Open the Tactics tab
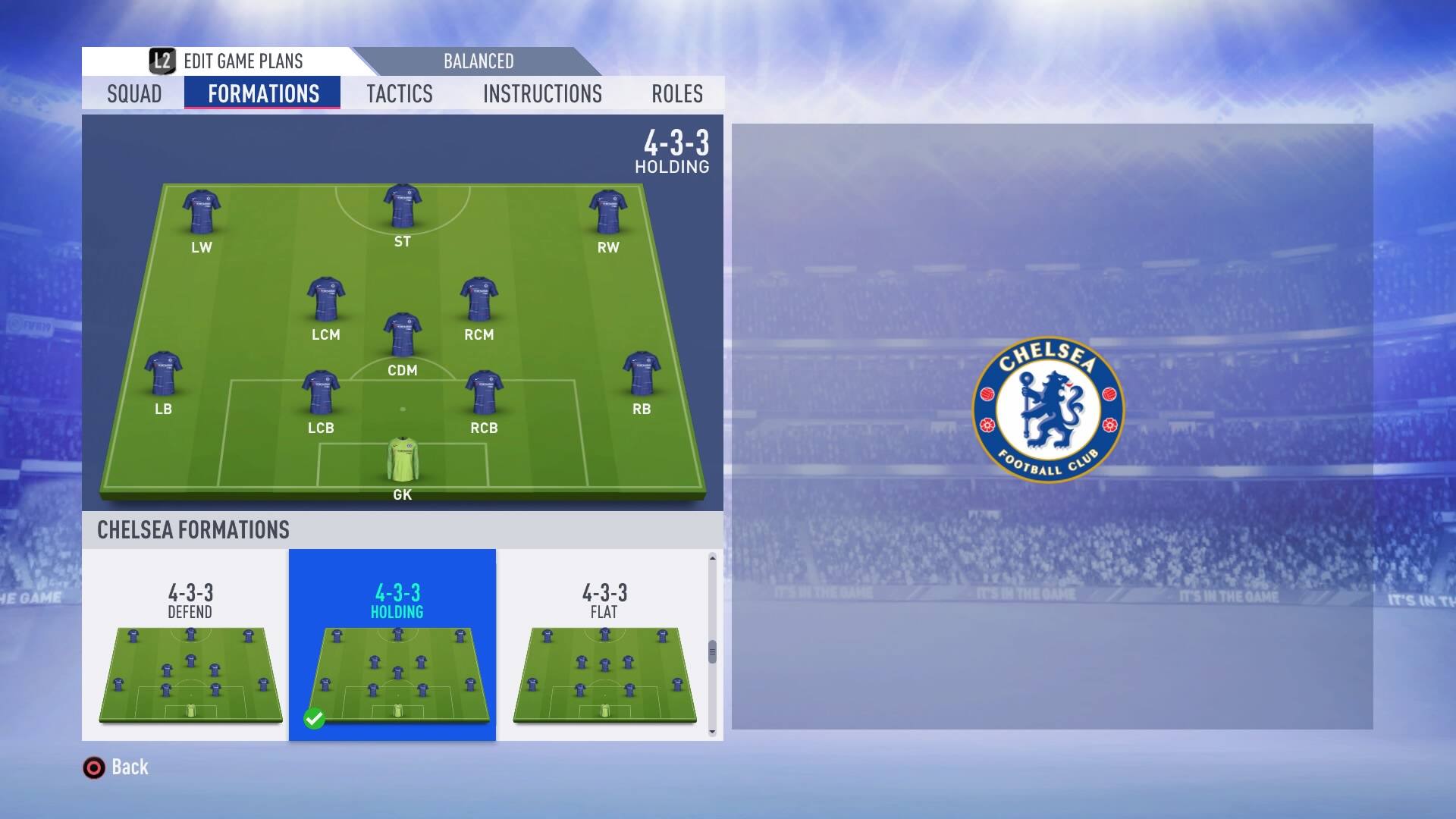1456x819 pixels. point(400,93)
